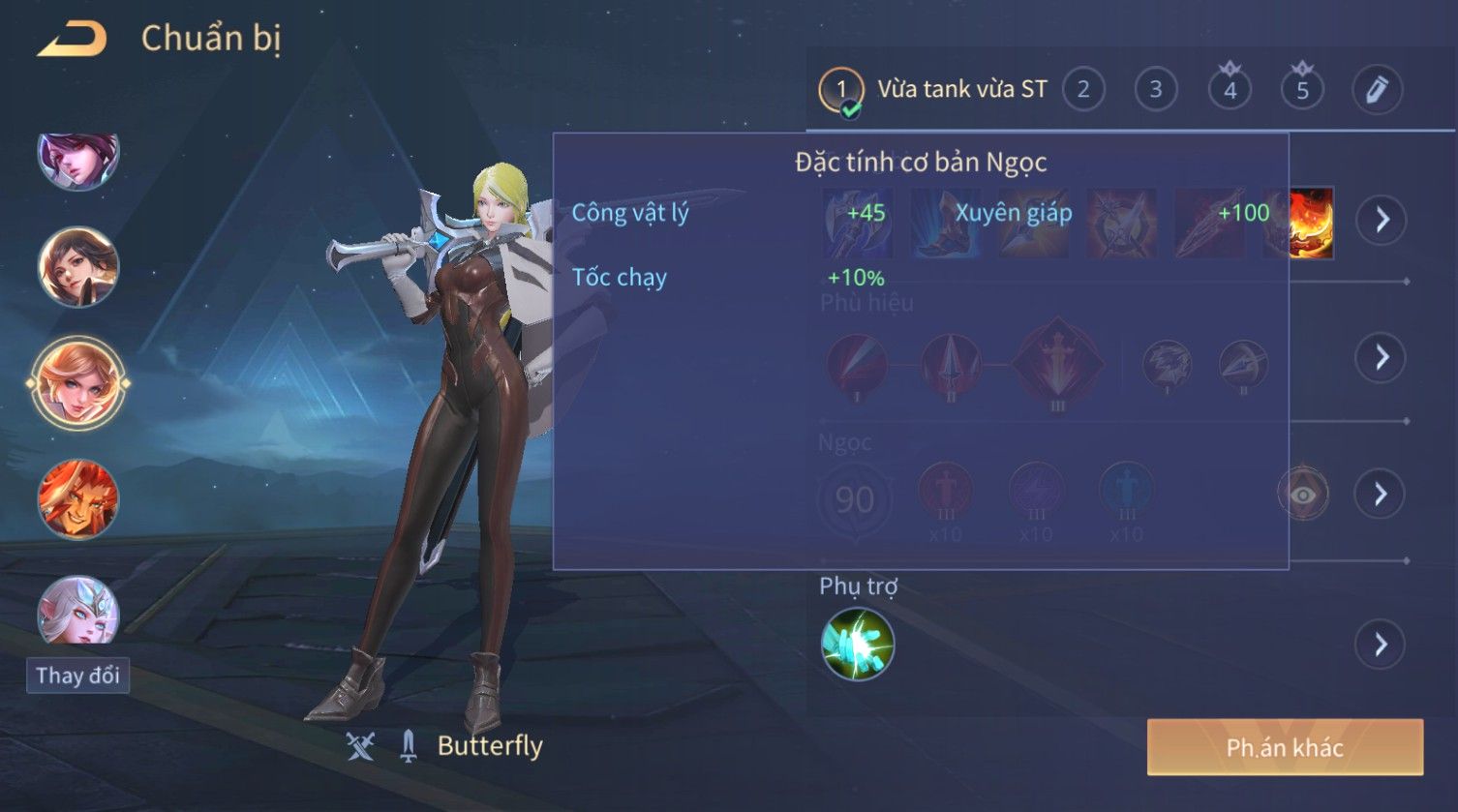This screenshot has width=1458, height=812.
Task: Edit loadout name with pencil icon
Action: (1377, 90)
